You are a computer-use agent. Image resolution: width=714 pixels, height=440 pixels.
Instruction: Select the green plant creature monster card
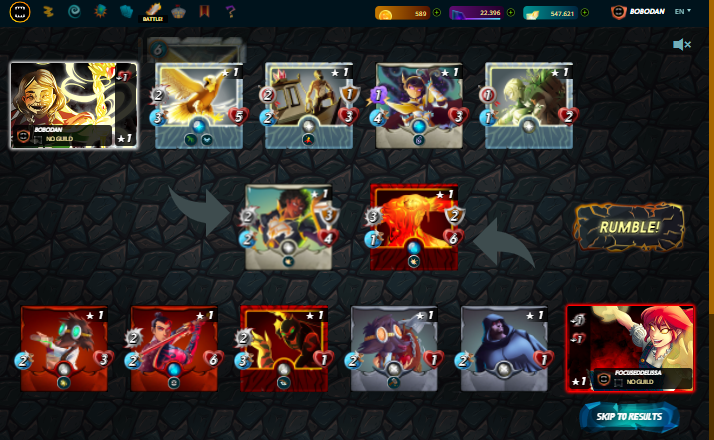click(x=528, y=106)
